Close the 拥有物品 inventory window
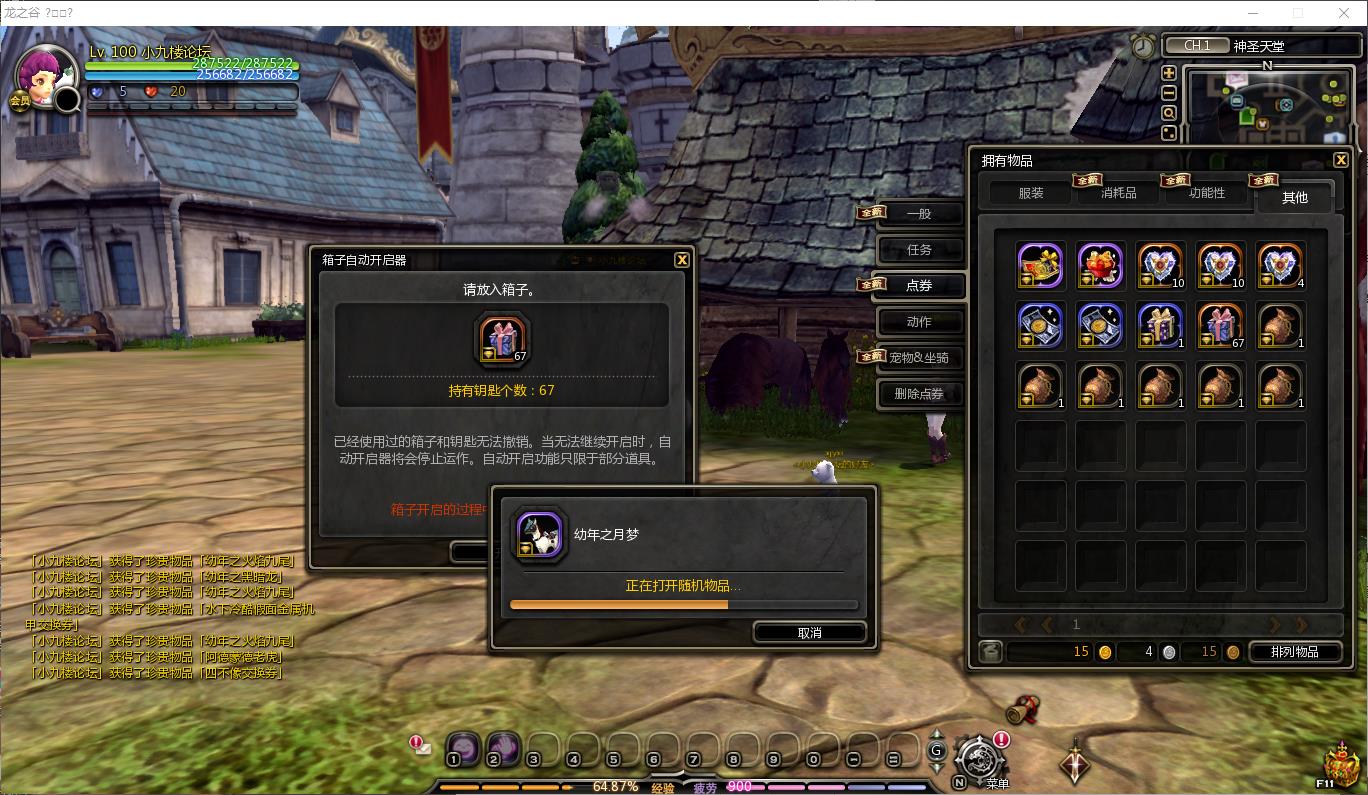The height and width of the screenshot is (795, 1368). (x=1341, y=160)
